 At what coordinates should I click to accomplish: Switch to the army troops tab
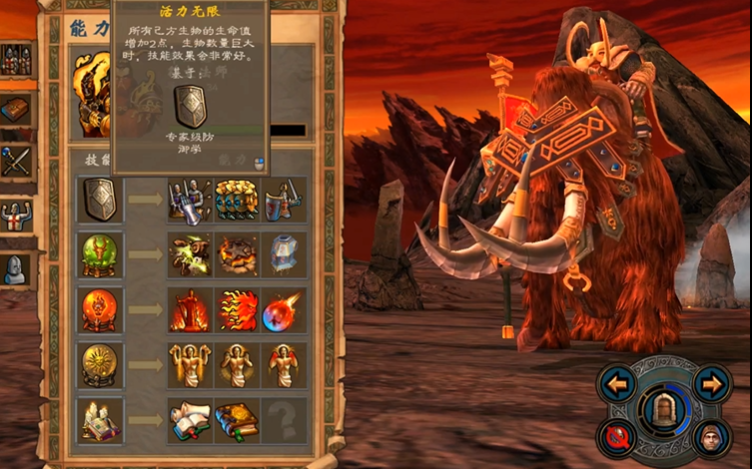(x=15, y=60)
